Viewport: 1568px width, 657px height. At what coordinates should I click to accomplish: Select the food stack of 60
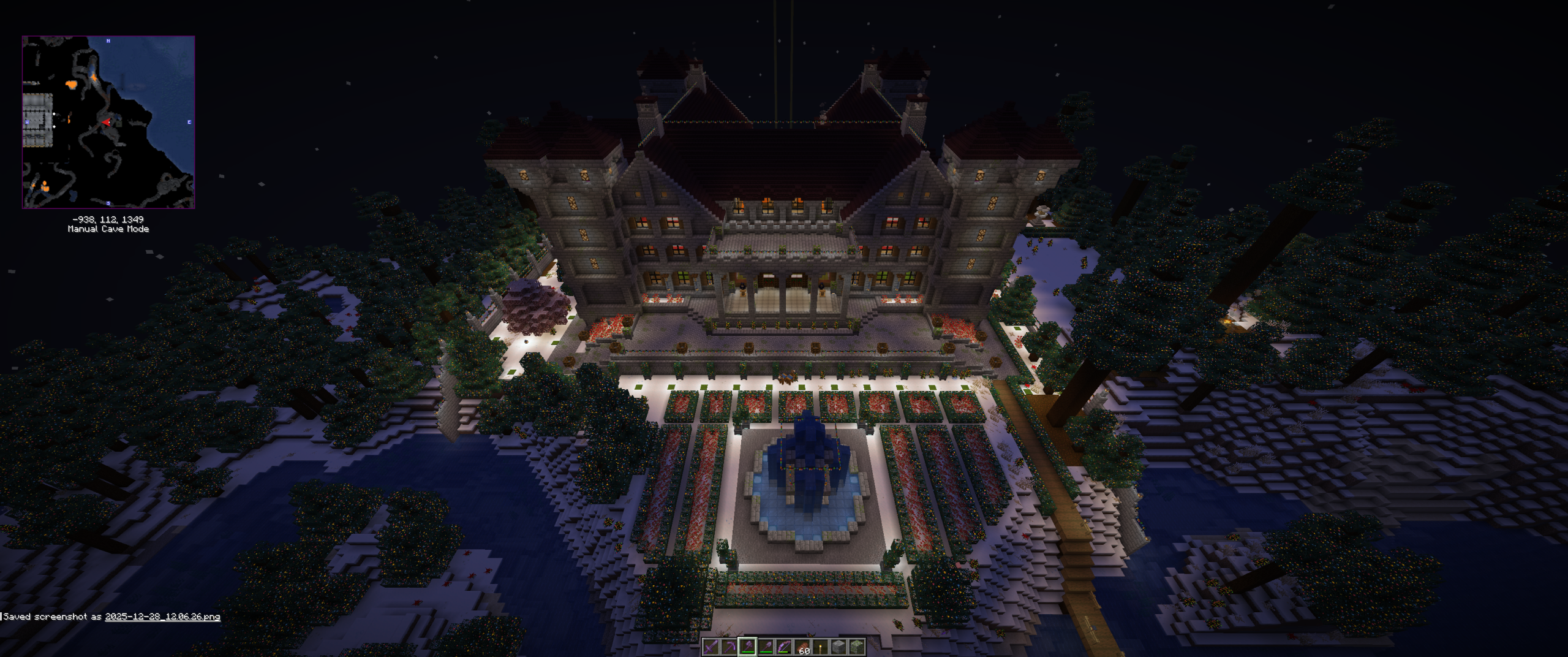[x=802, y=647]
